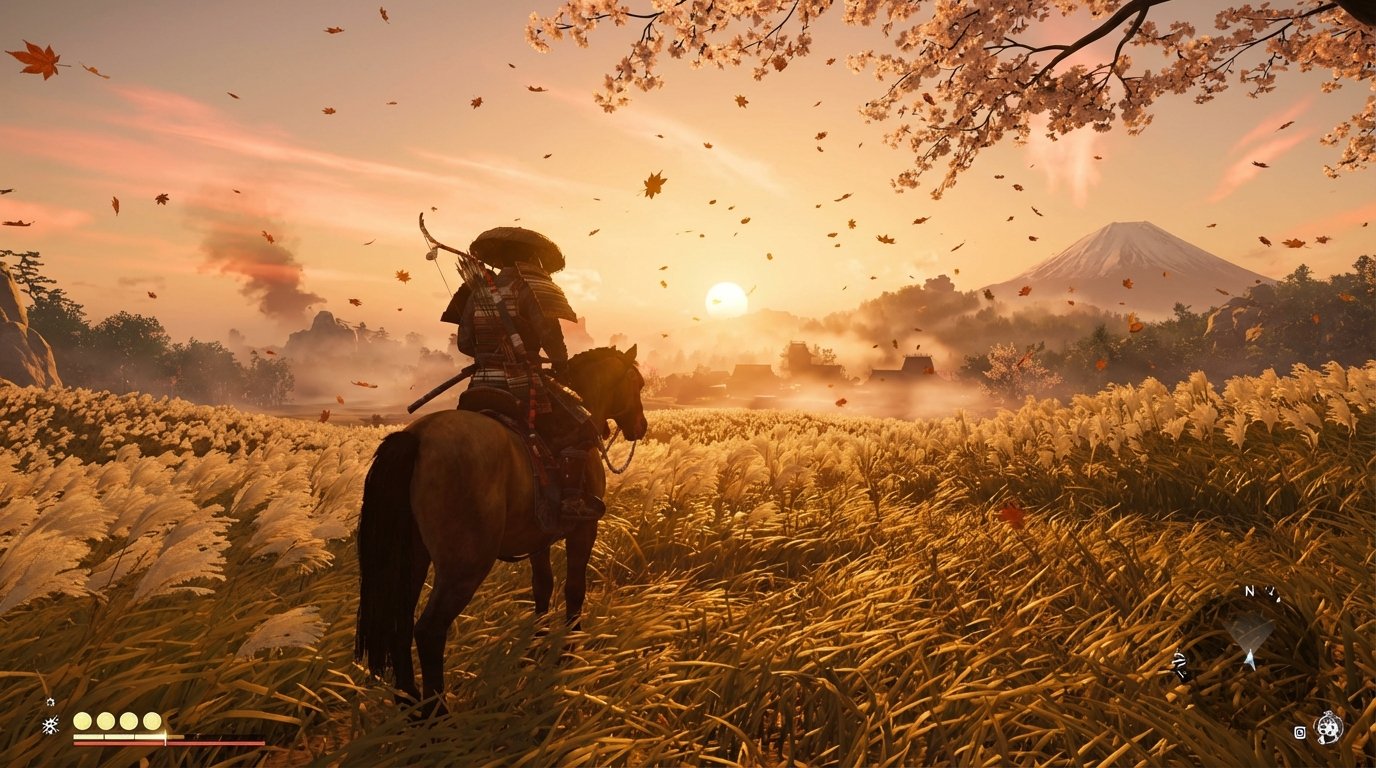The image size is (1376, 768).
Task: Click the footprints icon beside the compass
Action: [x=1181, y=664]
